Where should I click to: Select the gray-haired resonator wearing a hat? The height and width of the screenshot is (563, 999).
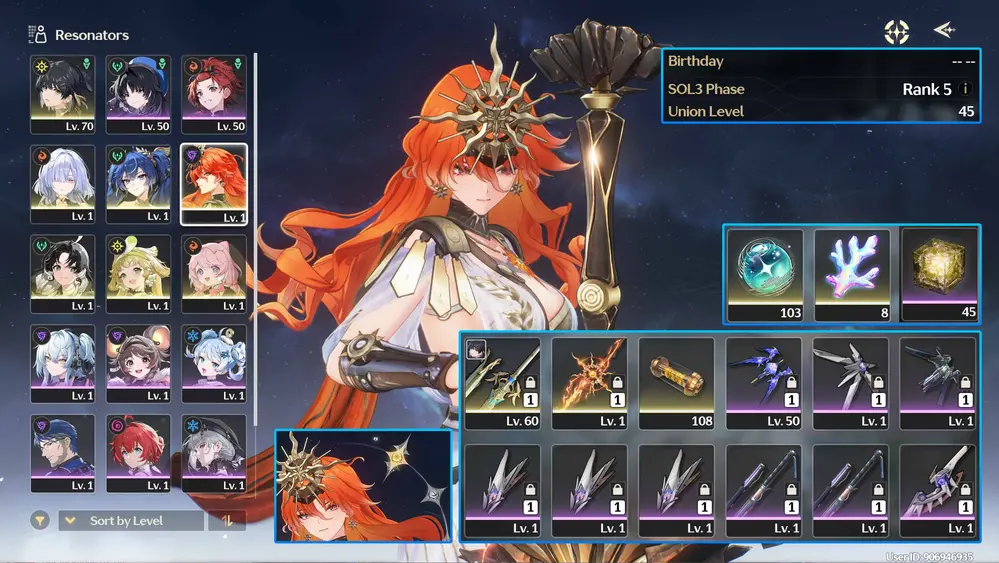(x=213, y=454)
